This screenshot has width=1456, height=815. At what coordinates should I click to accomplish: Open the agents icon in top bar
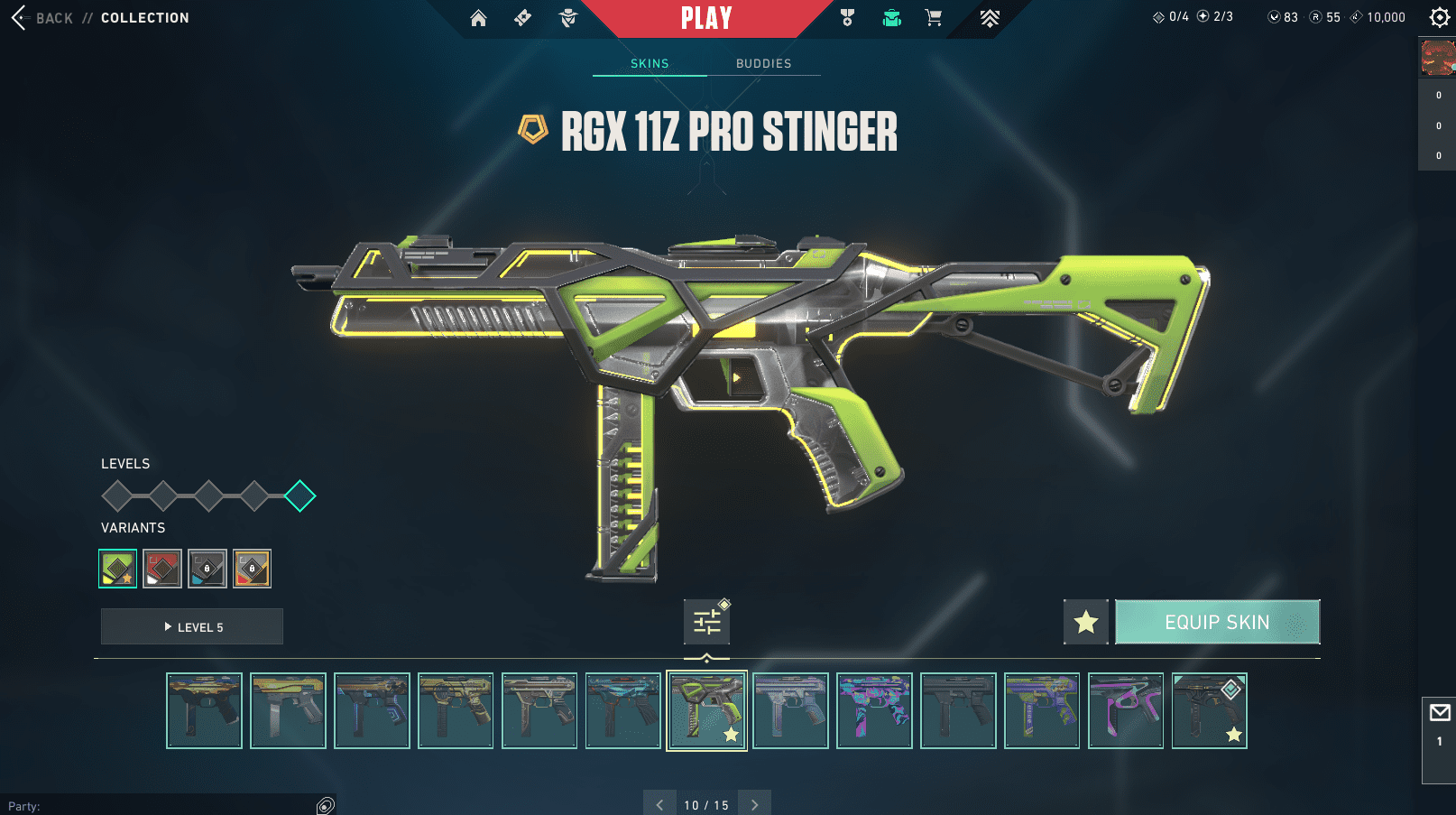(x=567, y=18)
